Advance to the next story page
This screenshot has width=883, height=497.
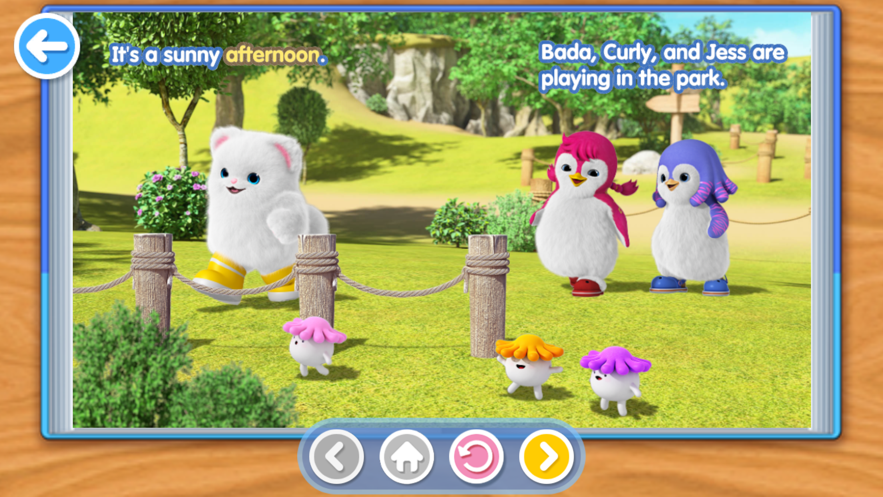(x=546, y=457)
